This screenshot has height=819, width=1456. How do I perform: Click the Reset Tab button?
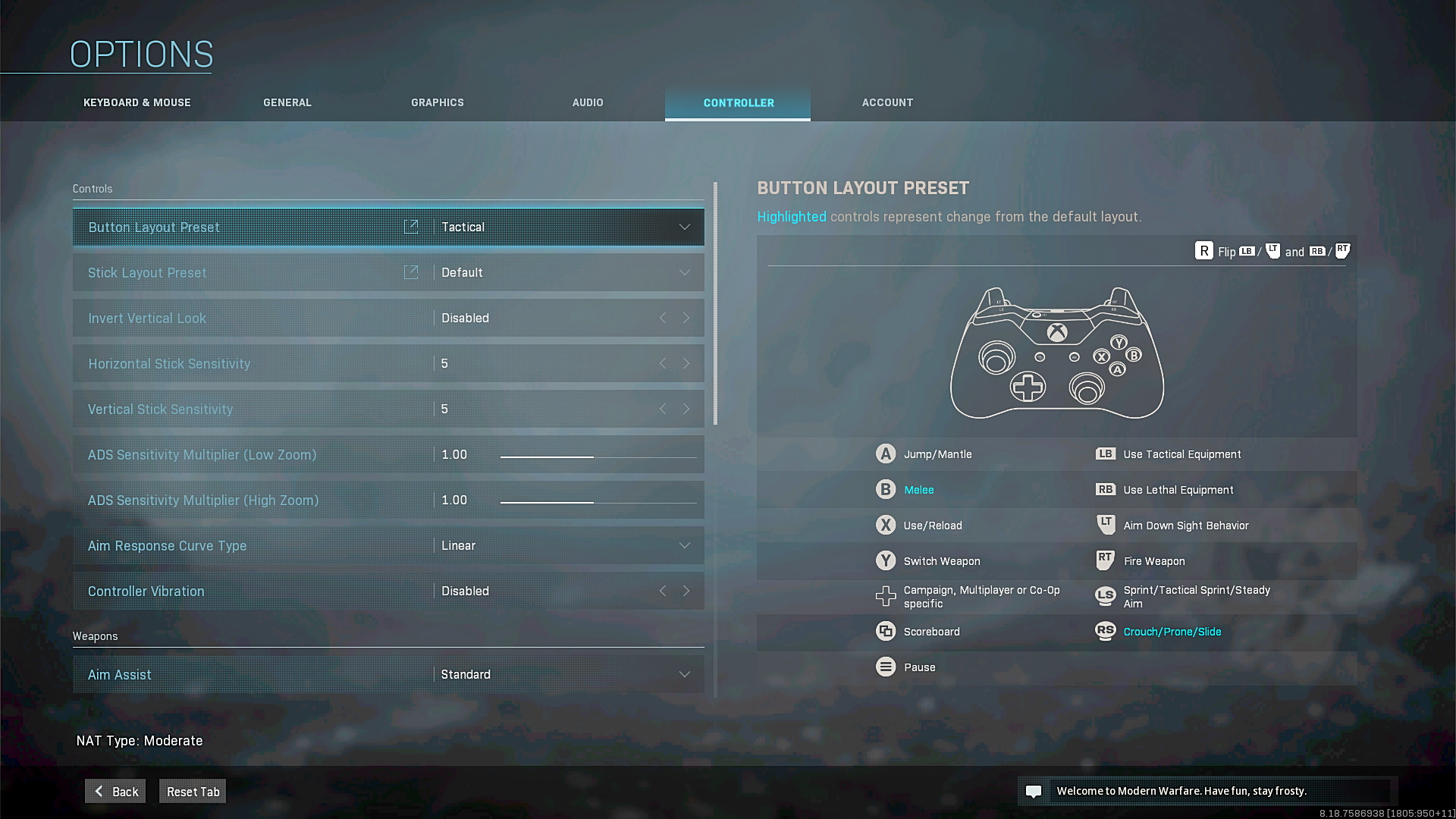[x=192, y=791]
